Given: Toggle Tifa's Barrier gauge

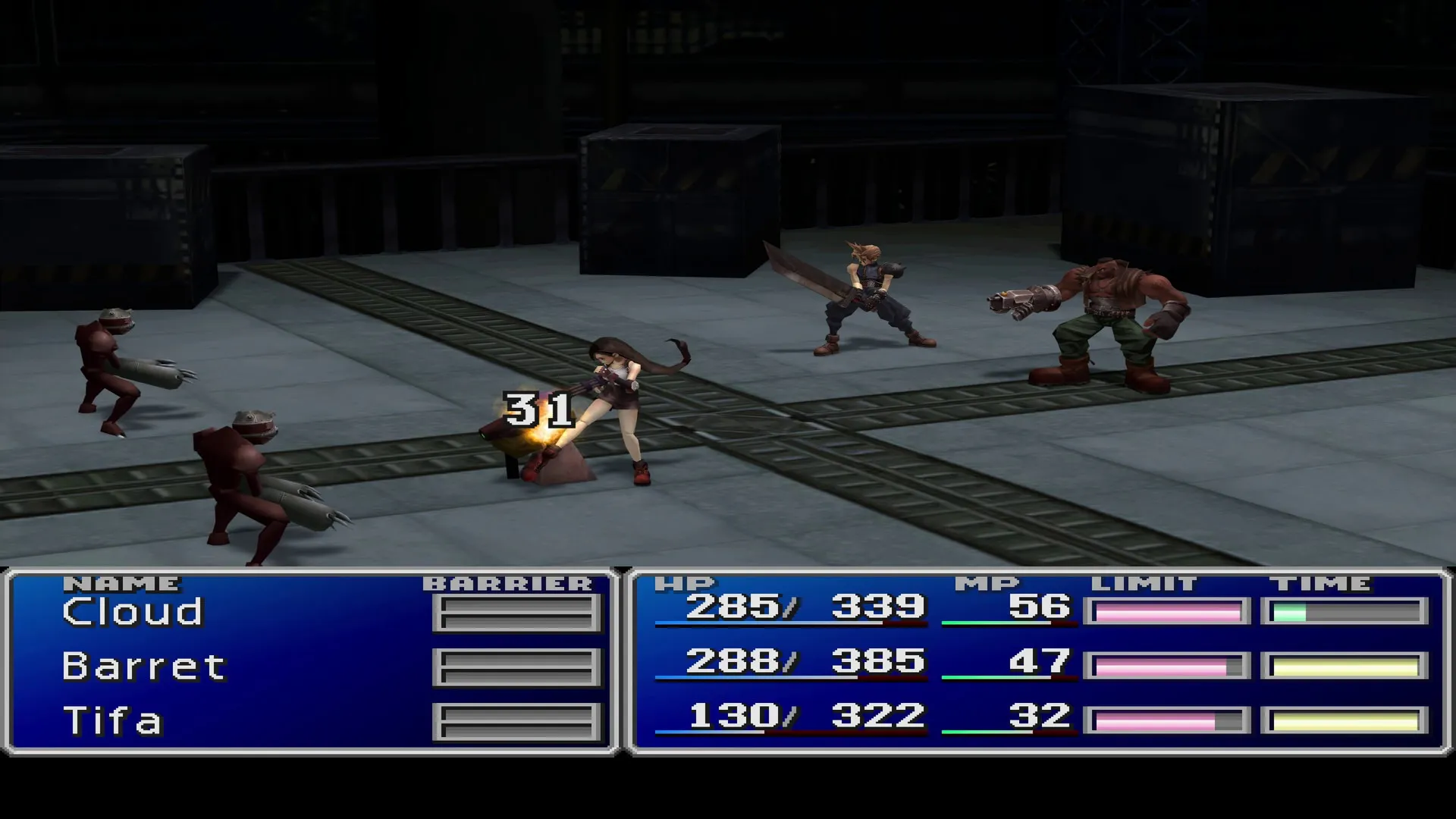Looking at the screenshot, I should click(514, 720).
